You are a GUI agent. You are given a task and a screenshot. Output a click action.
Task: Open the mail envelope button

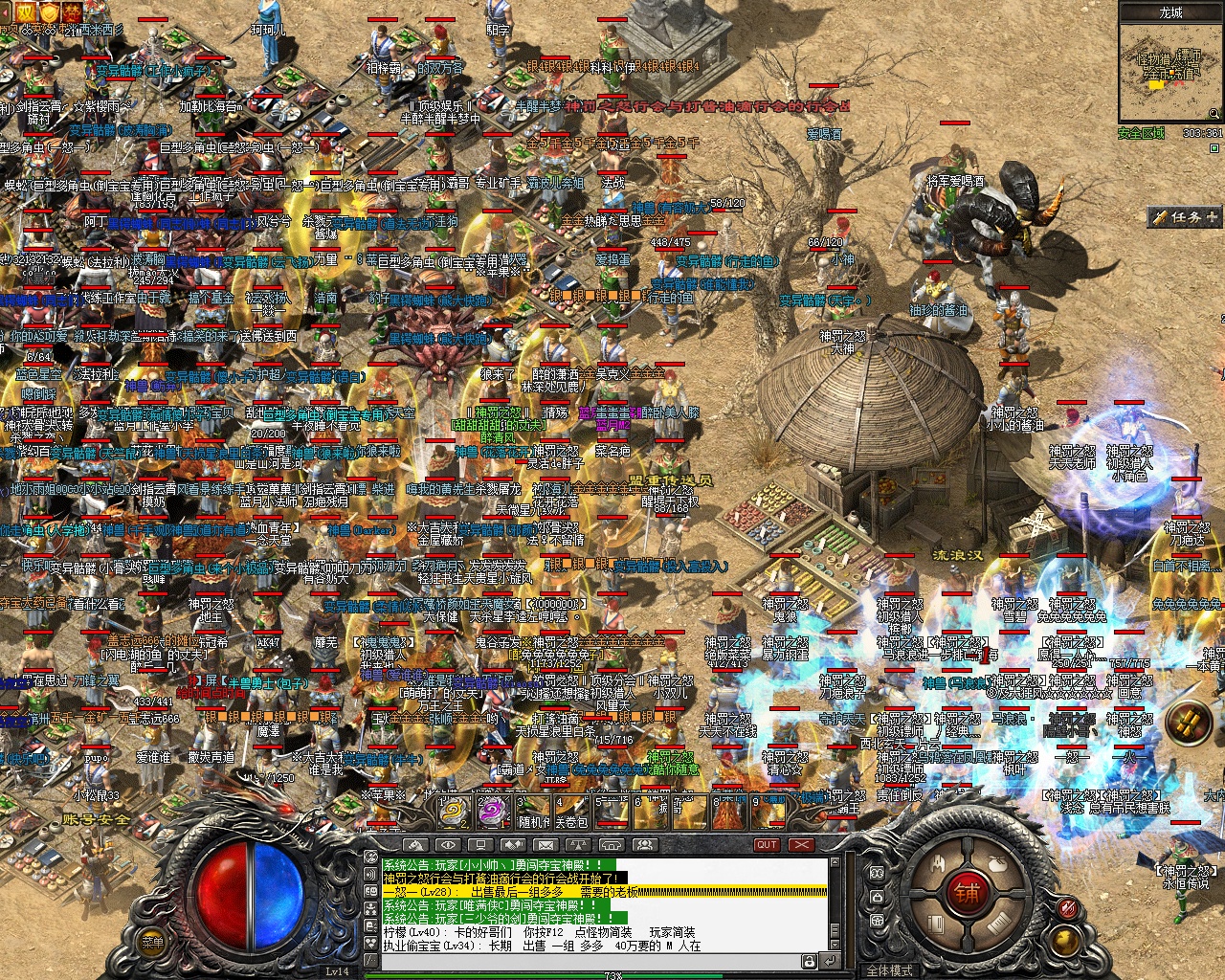[546, 845]
